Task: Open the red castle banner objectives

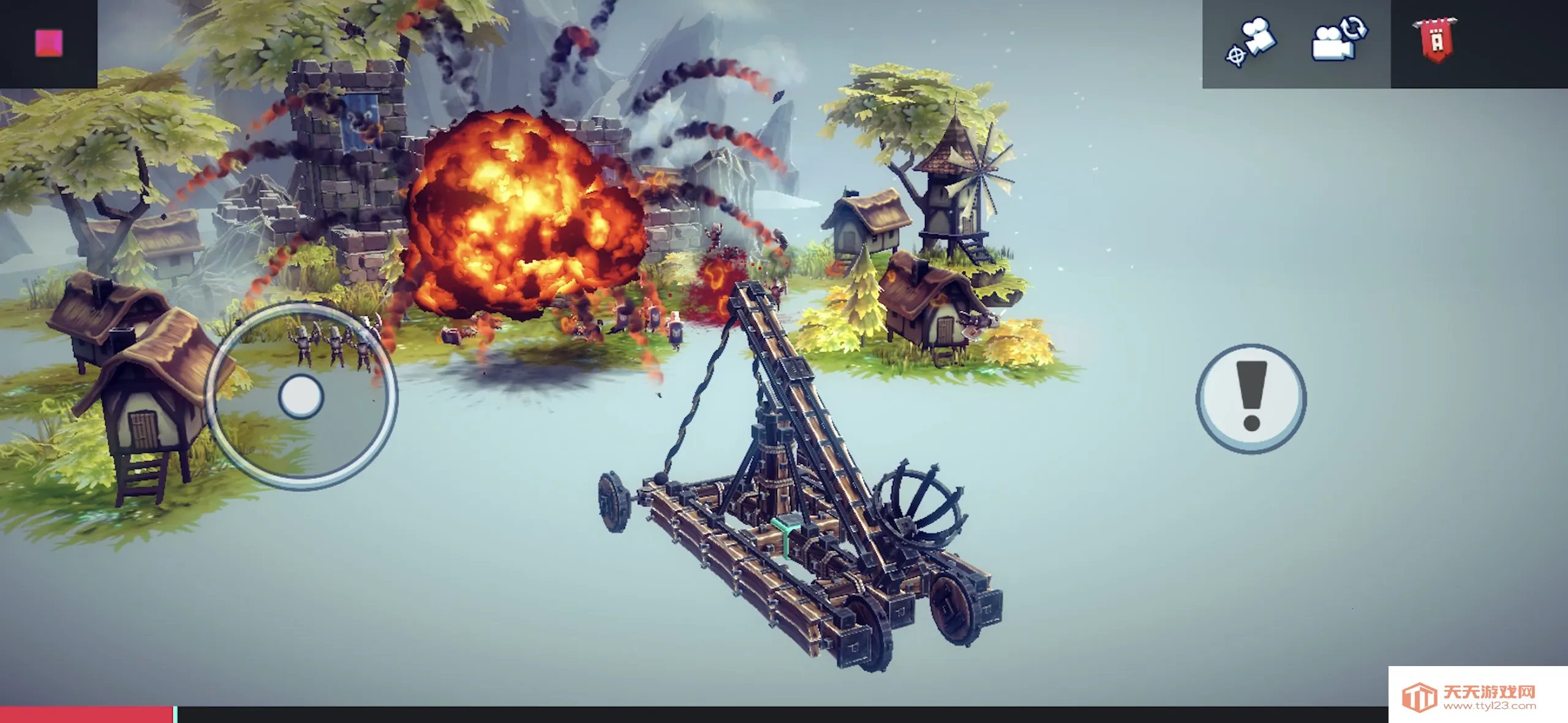Action: 1436,40
